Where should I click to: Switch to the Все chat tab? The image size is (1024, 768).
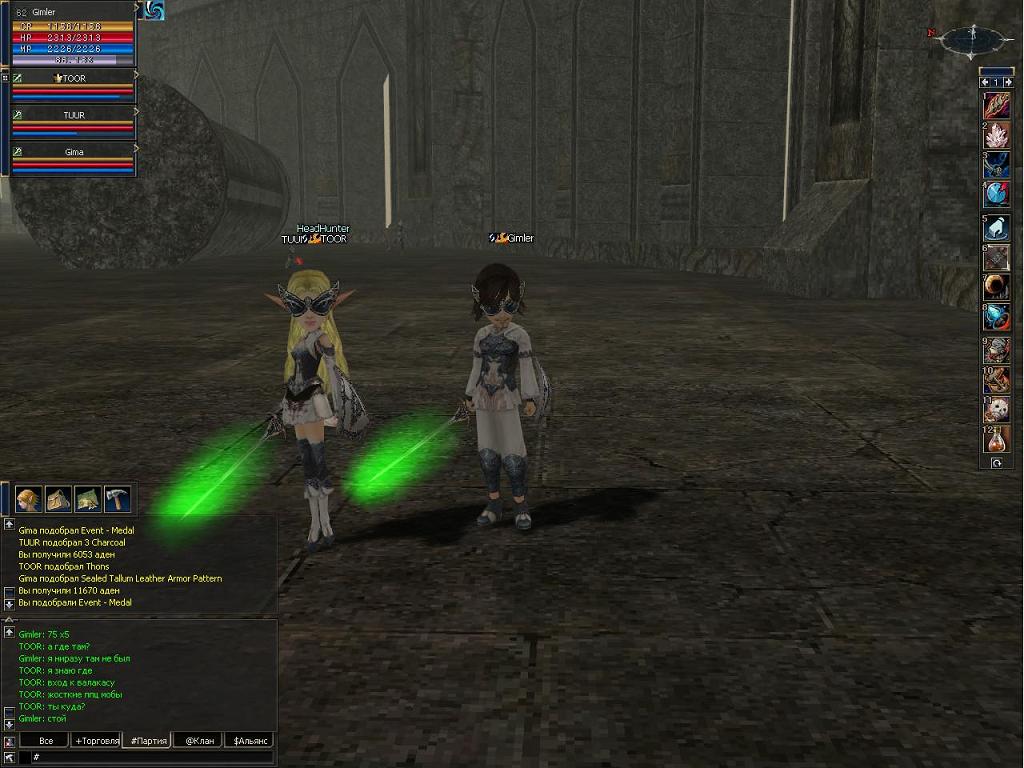46,741
